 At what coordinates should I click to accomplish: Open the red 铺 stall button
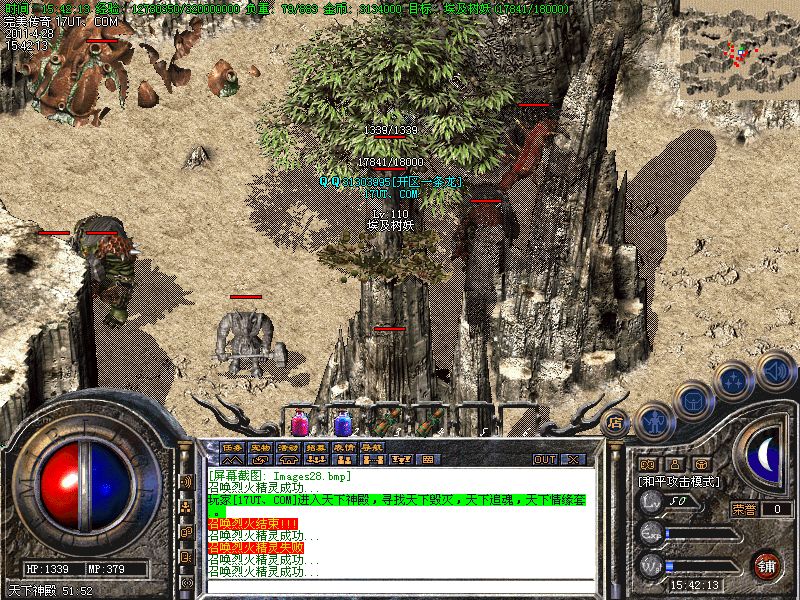pos(768,565)
